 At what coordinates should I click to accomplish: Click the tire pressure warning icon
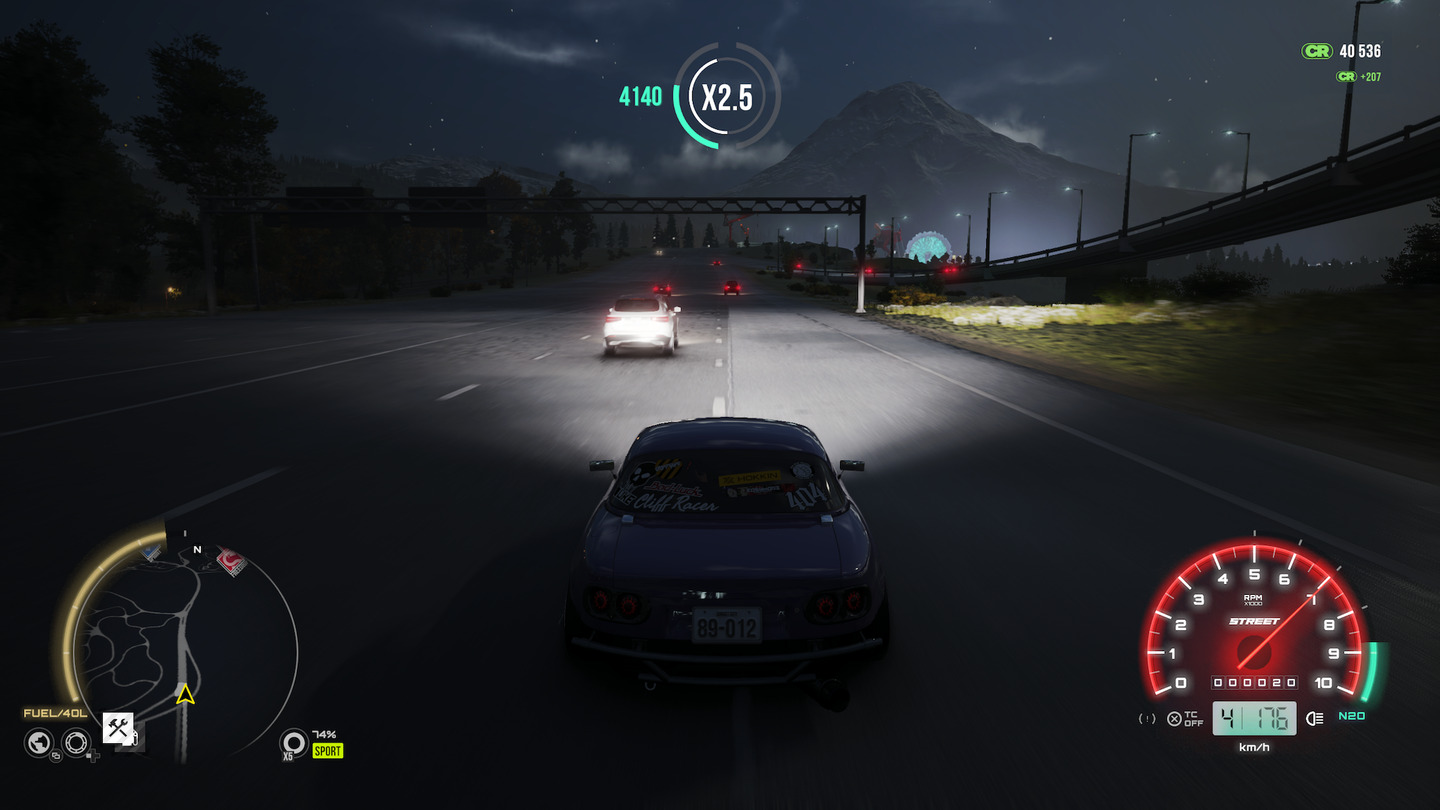1148,718
